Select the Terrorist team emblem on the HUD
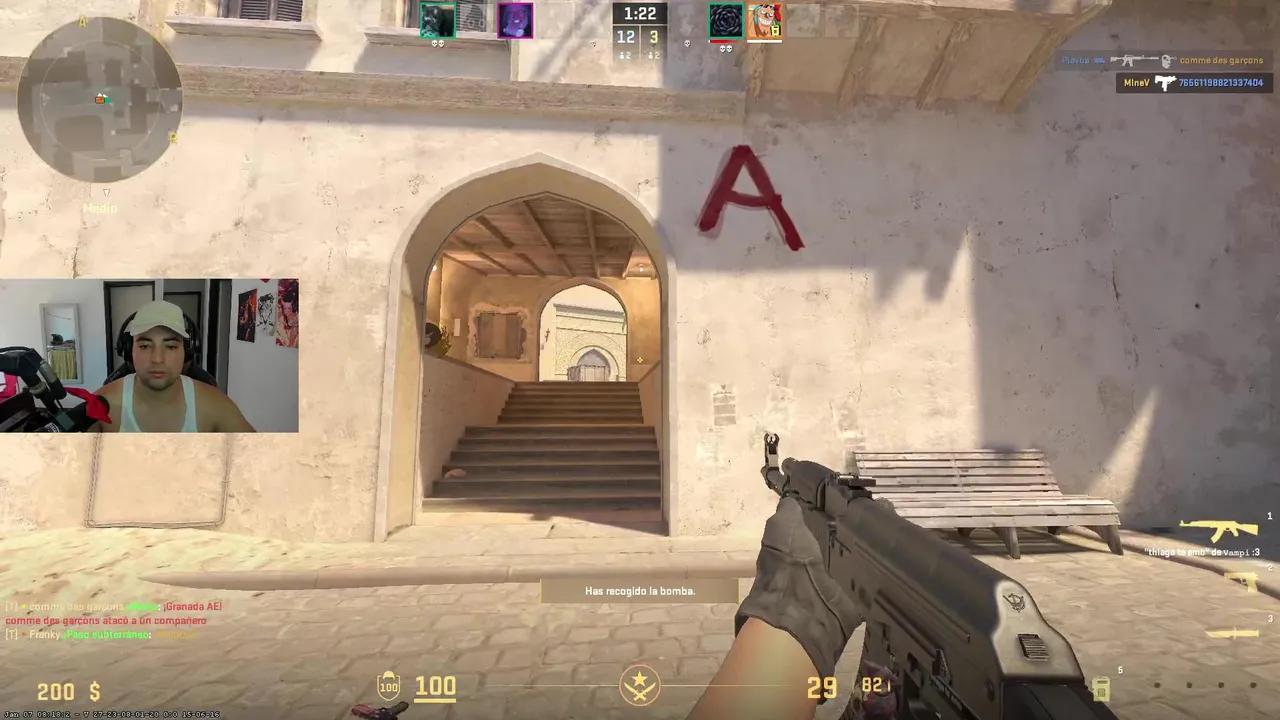This screenshot has height=720, width=1280. (640, 686)
